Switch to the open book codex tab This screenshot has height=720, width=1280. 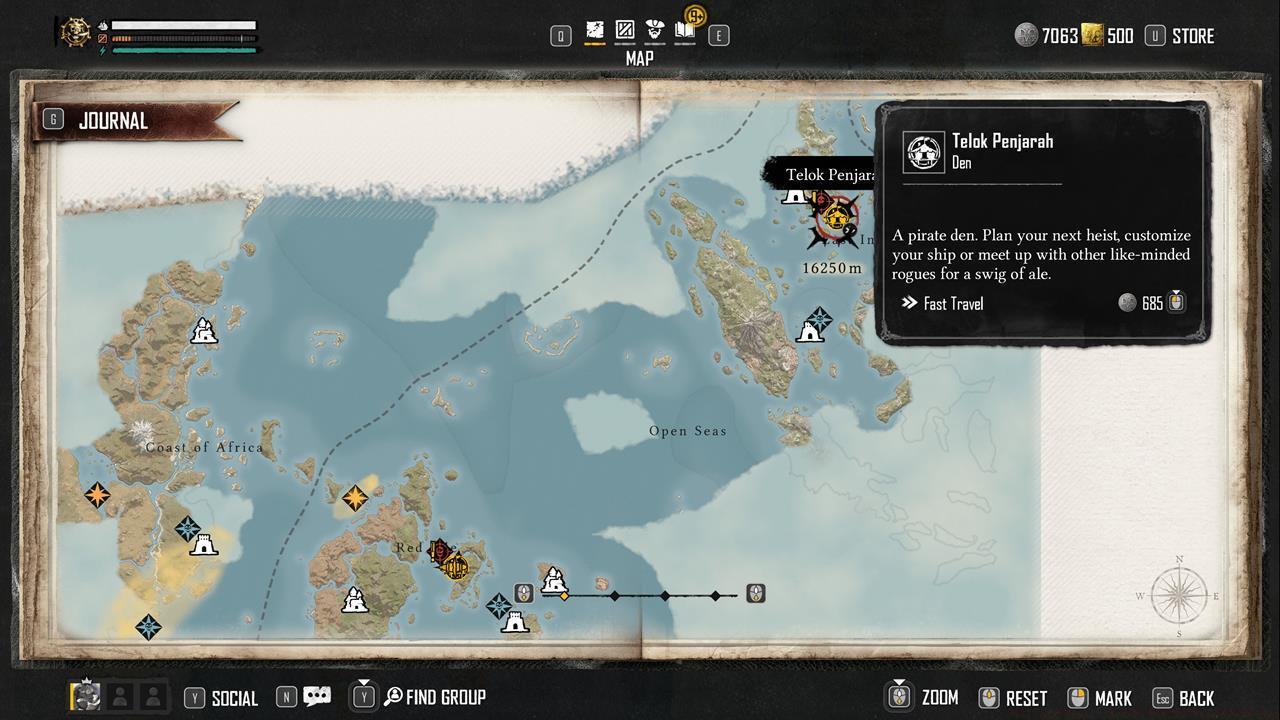tap(685, 30)
